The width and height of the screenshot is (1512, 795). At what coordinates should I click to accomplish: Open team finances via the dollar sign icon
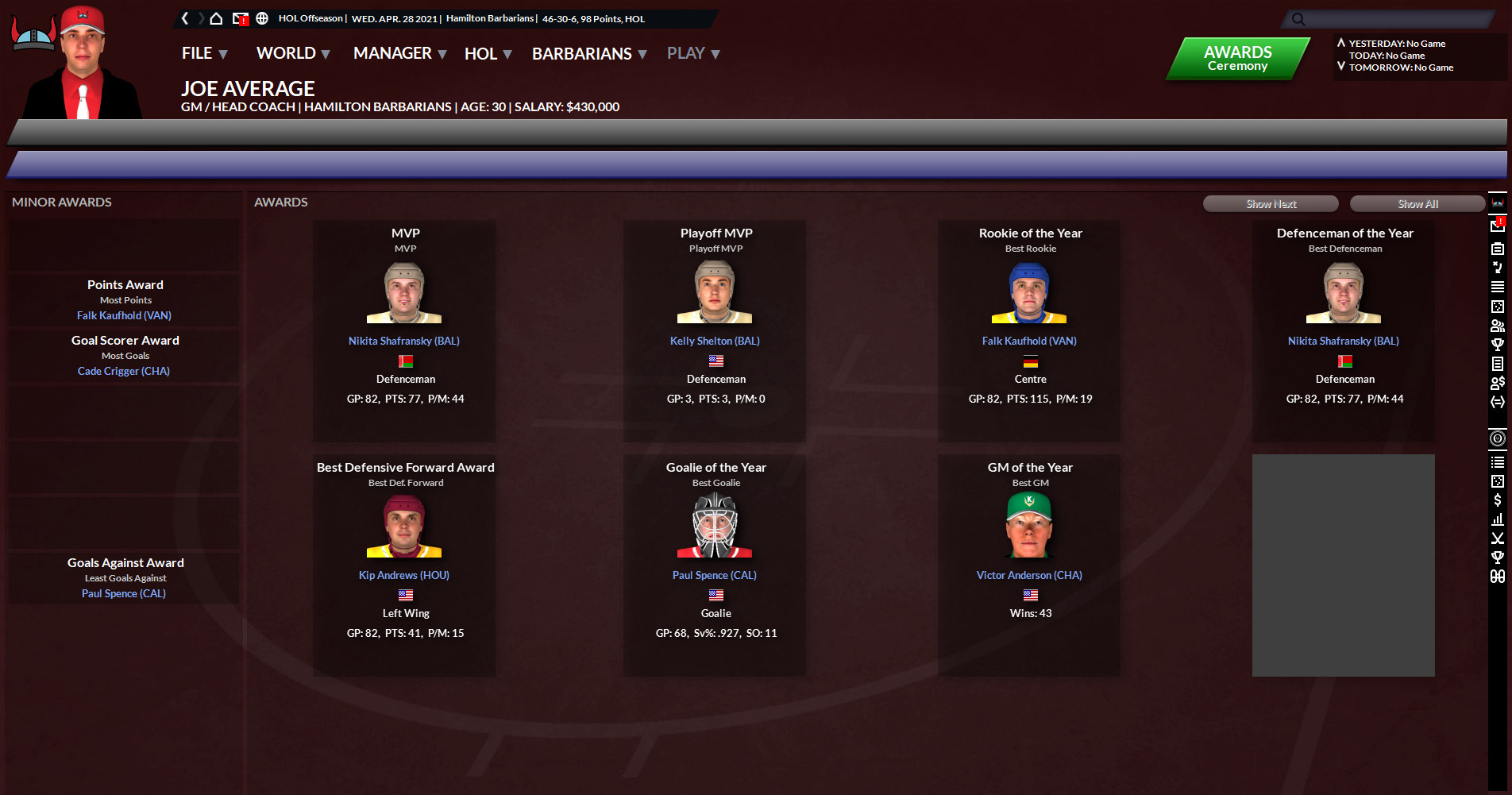point(1498,500)
